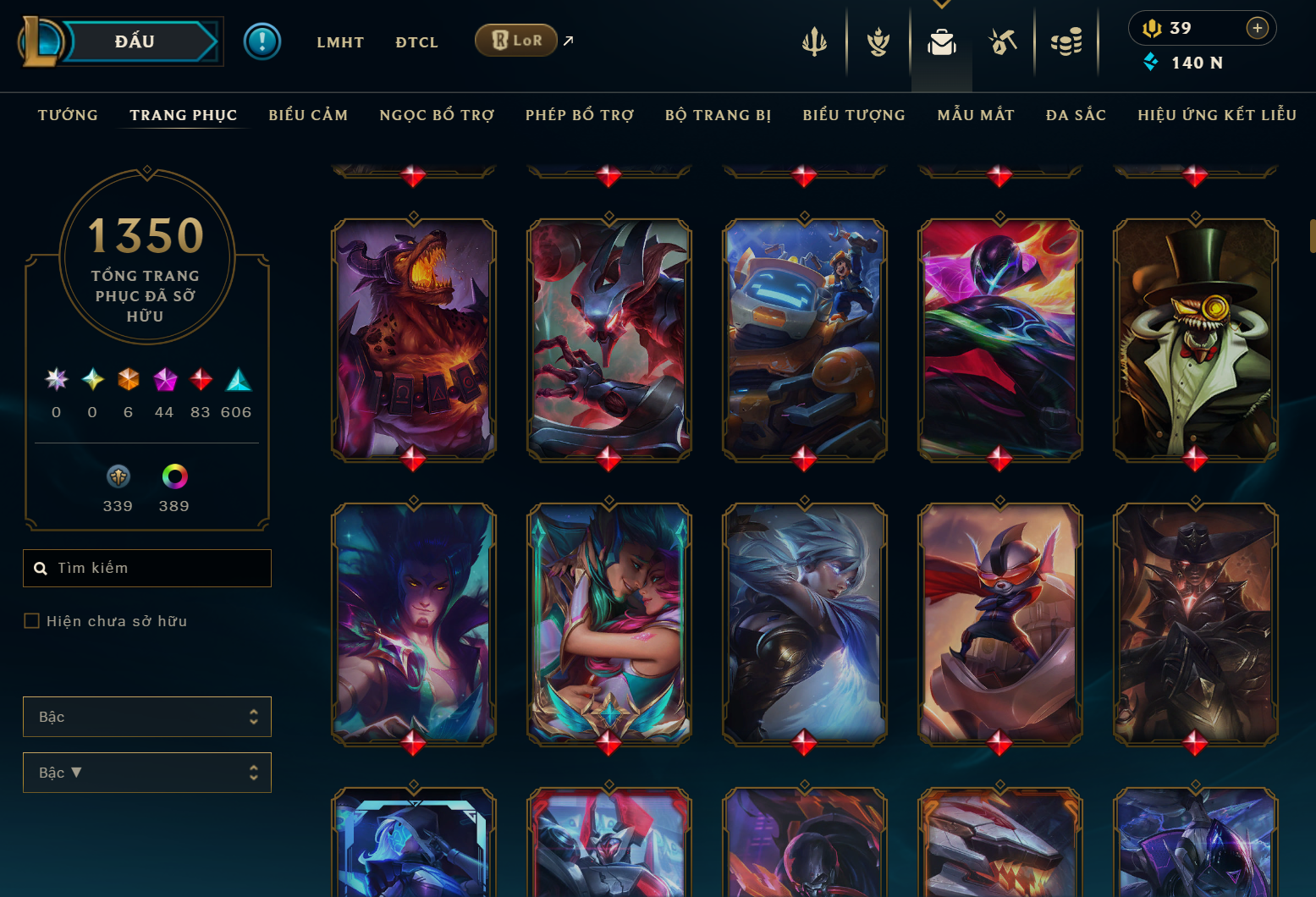This screenshot has height=897, width=1316.
Task: Open the Loot backpack icon
Action: (x=941, y=40)
